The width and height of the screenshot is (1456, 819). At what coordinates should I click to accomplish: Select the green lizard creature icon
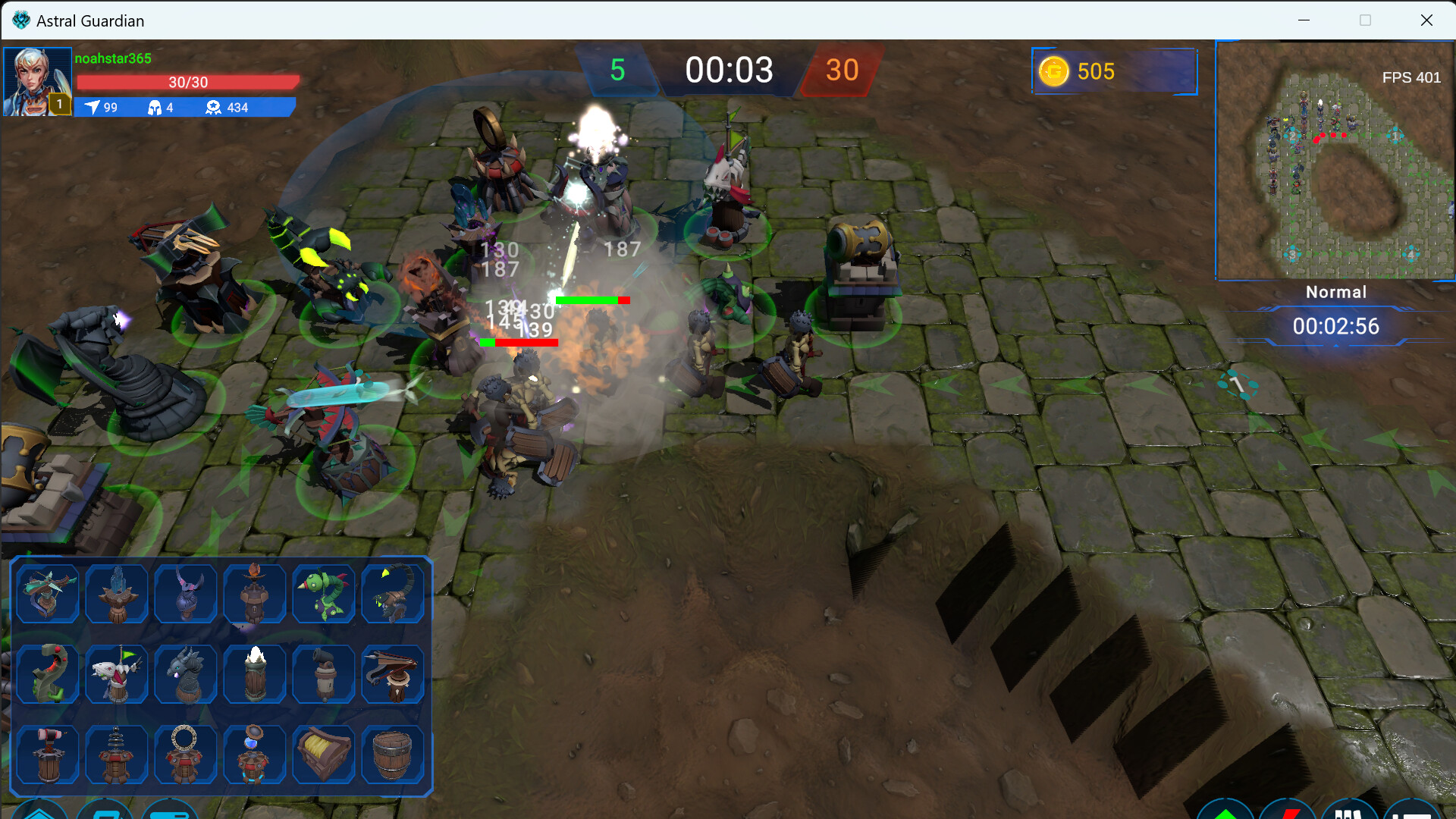pyautogui.click(x=323, y=594)
